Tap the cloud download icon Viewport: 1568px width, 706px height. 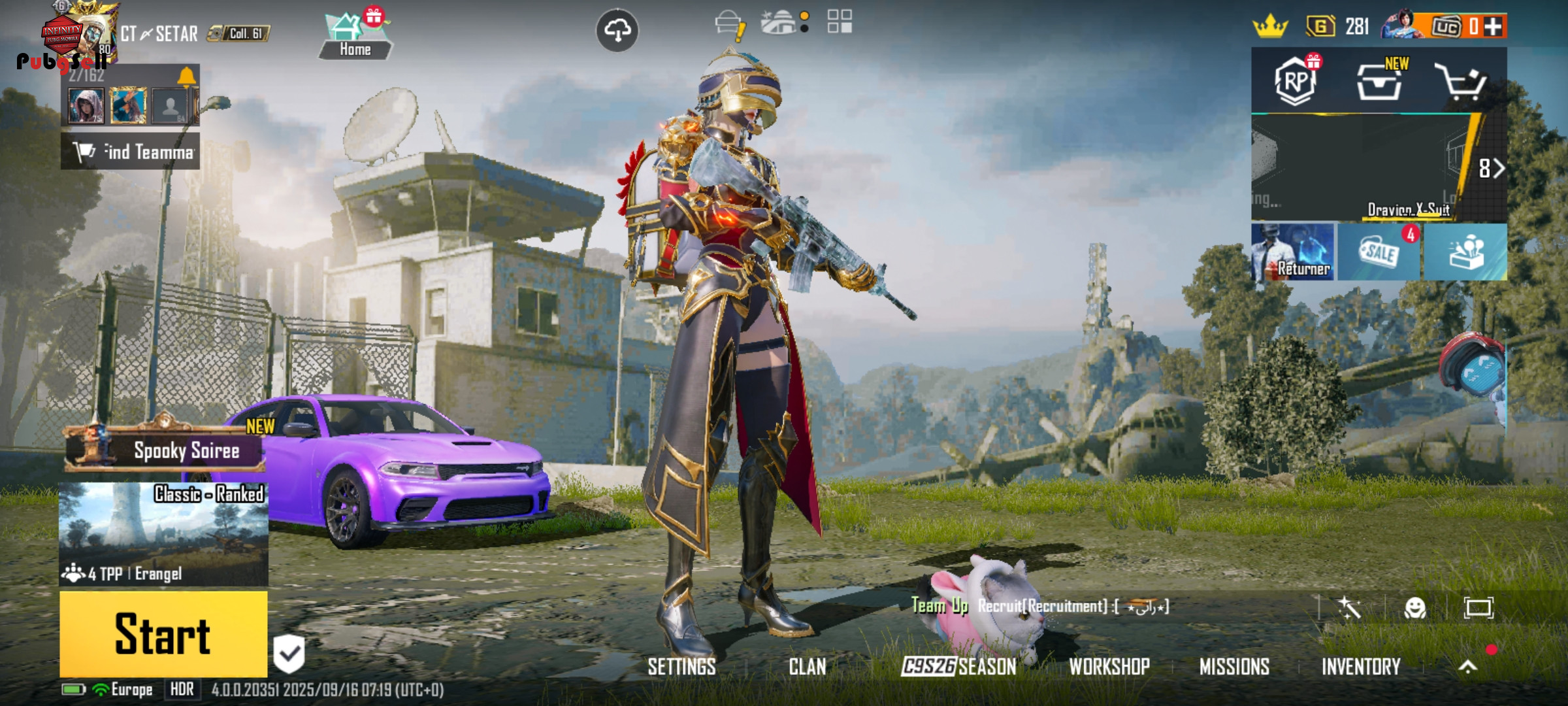617,30
